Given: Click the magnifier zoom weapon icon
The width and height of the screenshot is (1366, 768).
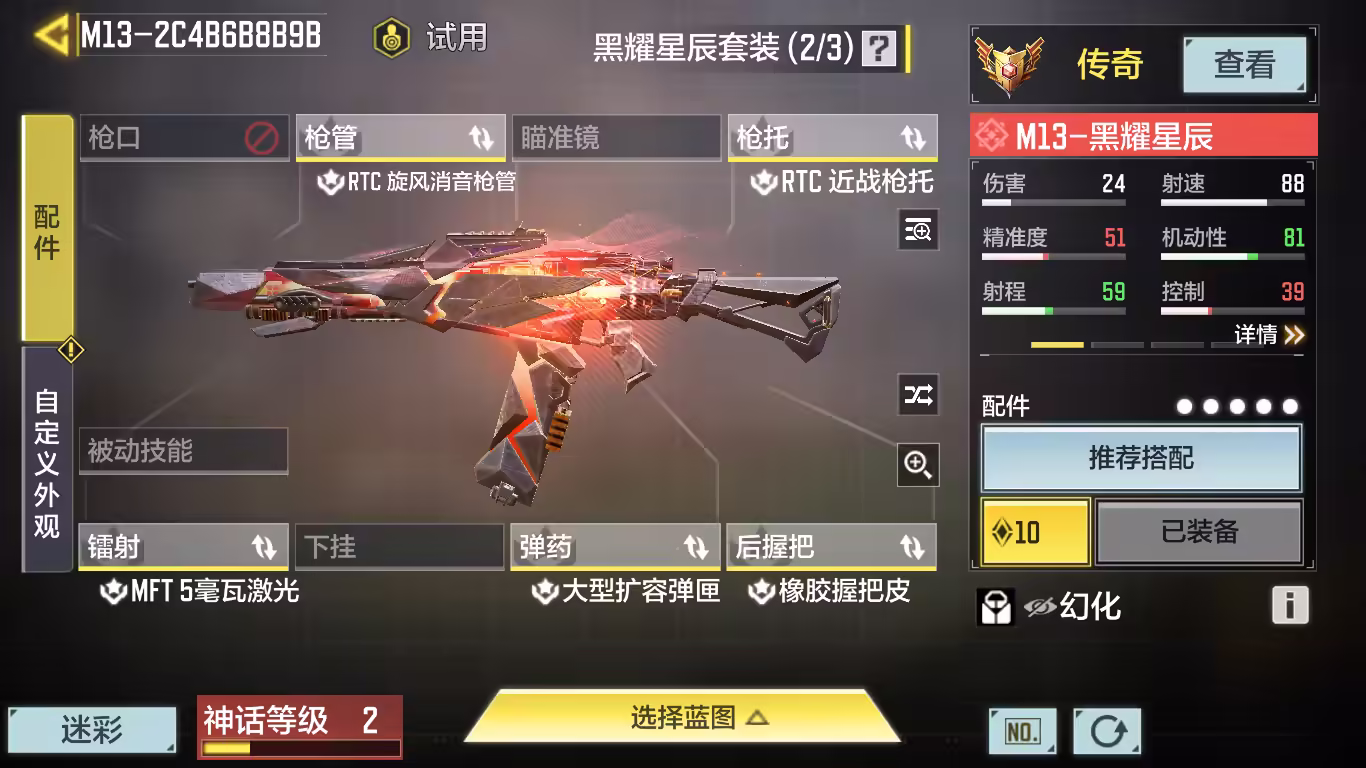Looking at the screenshot, I should click(918, 463).
